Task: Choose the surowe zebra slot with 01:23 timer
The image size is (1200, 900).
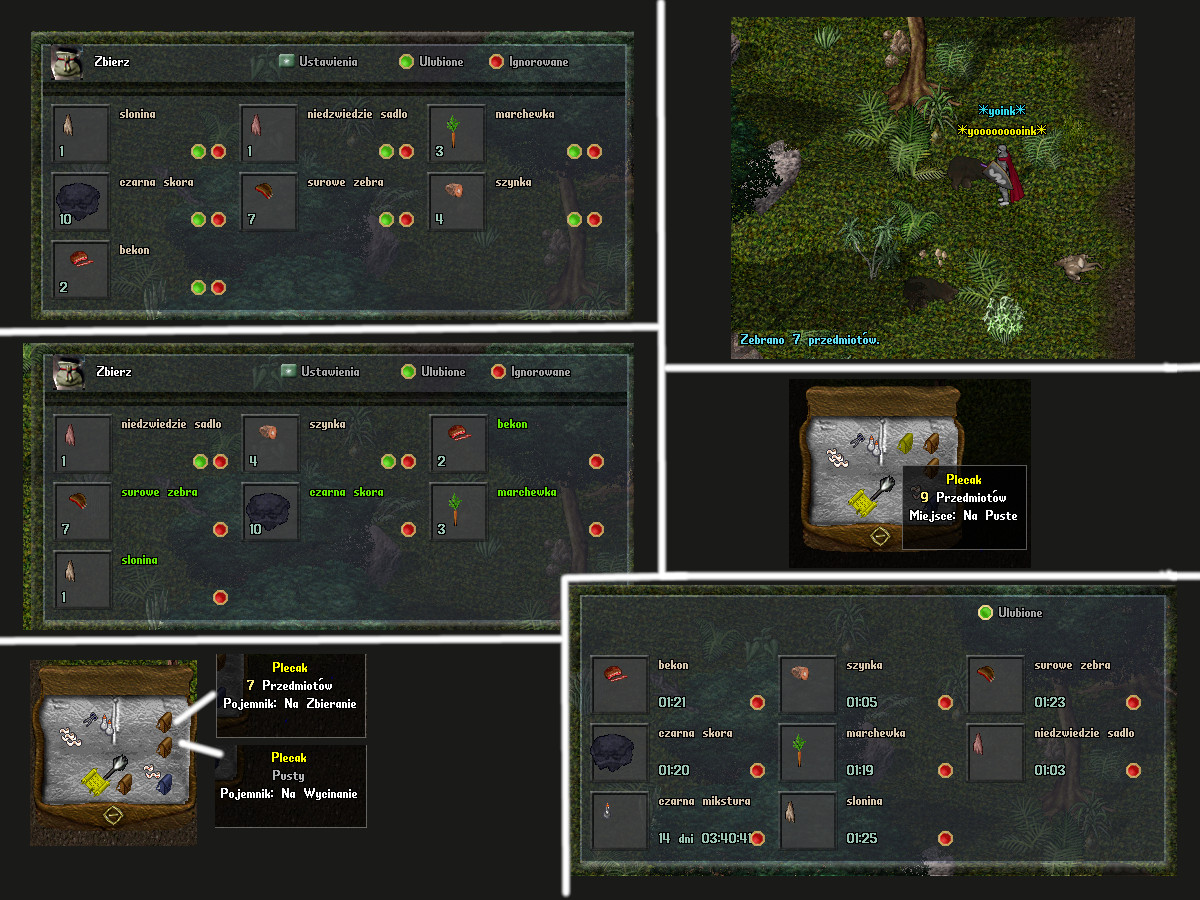Action: (995, 685)
